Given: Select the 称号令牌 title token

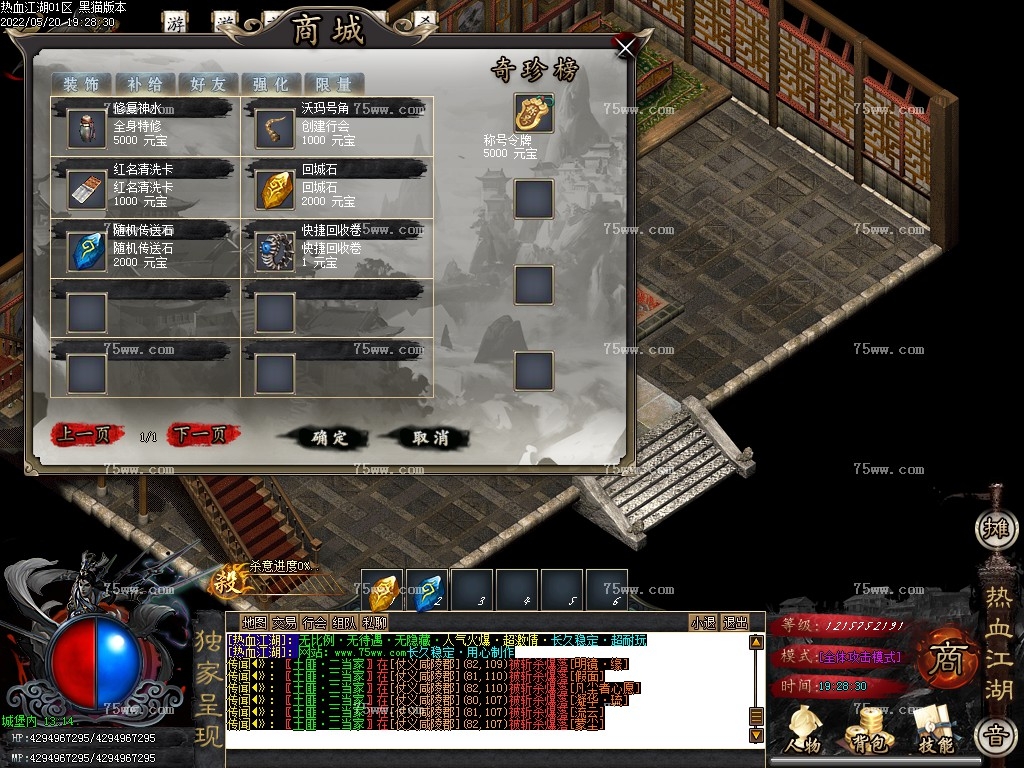Looking at the screenshot, I should point(534,114).
